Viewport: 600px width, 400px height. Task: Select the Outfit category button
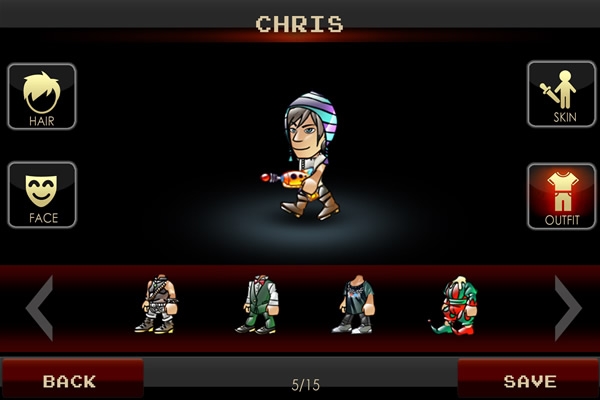(561, 196)
